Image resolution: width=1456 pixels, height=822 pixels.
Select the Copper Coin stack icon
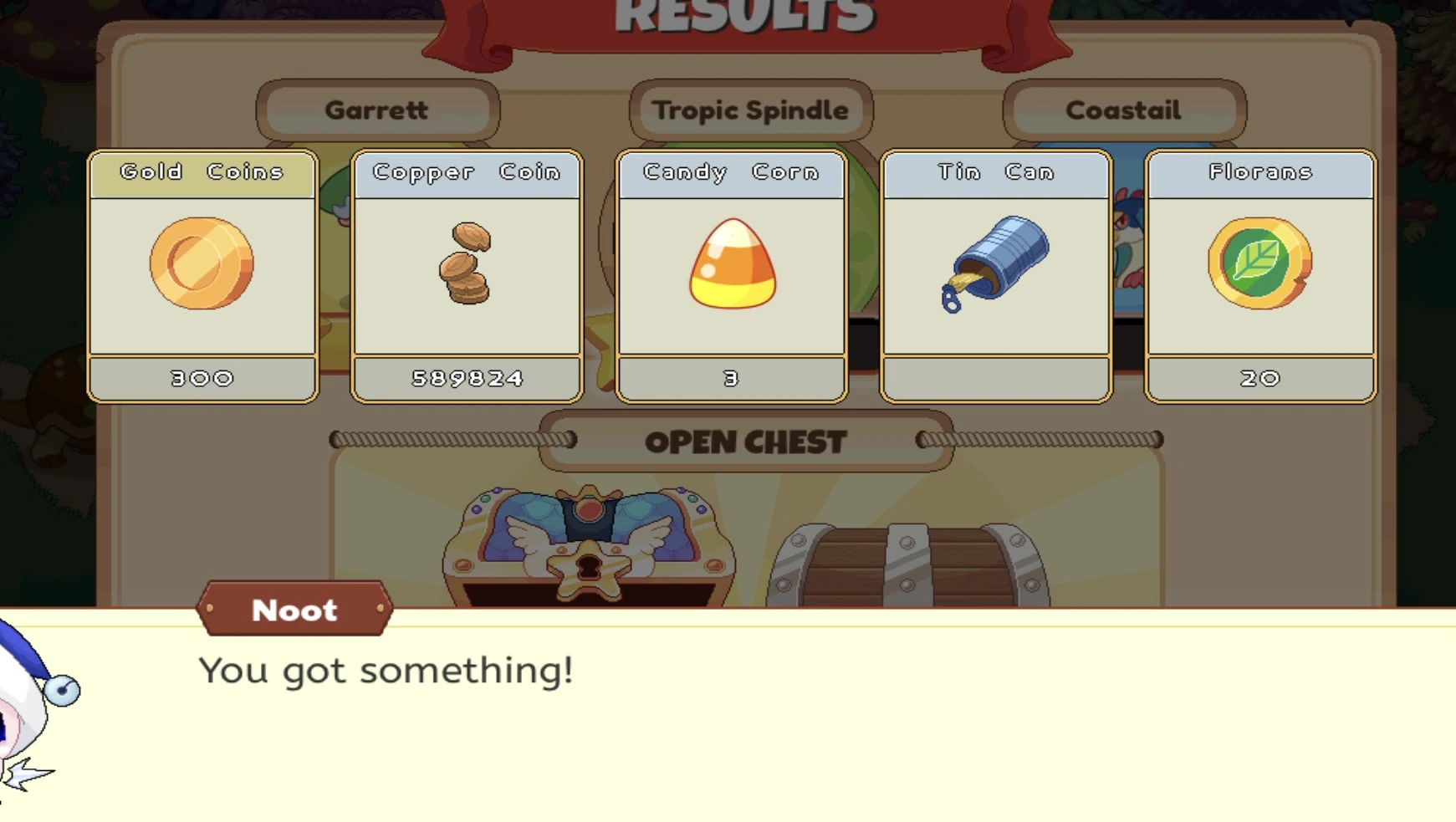pyautogui.click(x=466, y=265)
